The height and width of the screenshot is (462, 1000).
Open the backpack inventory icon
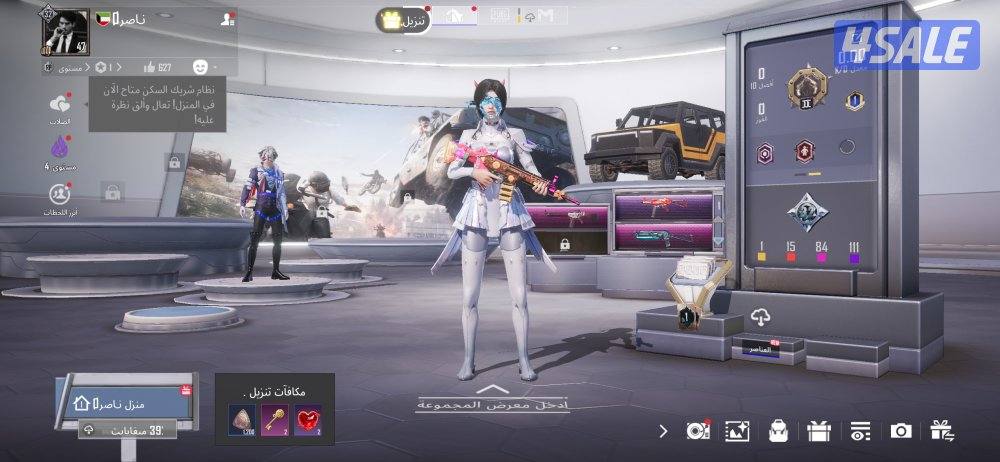(778, 431)
